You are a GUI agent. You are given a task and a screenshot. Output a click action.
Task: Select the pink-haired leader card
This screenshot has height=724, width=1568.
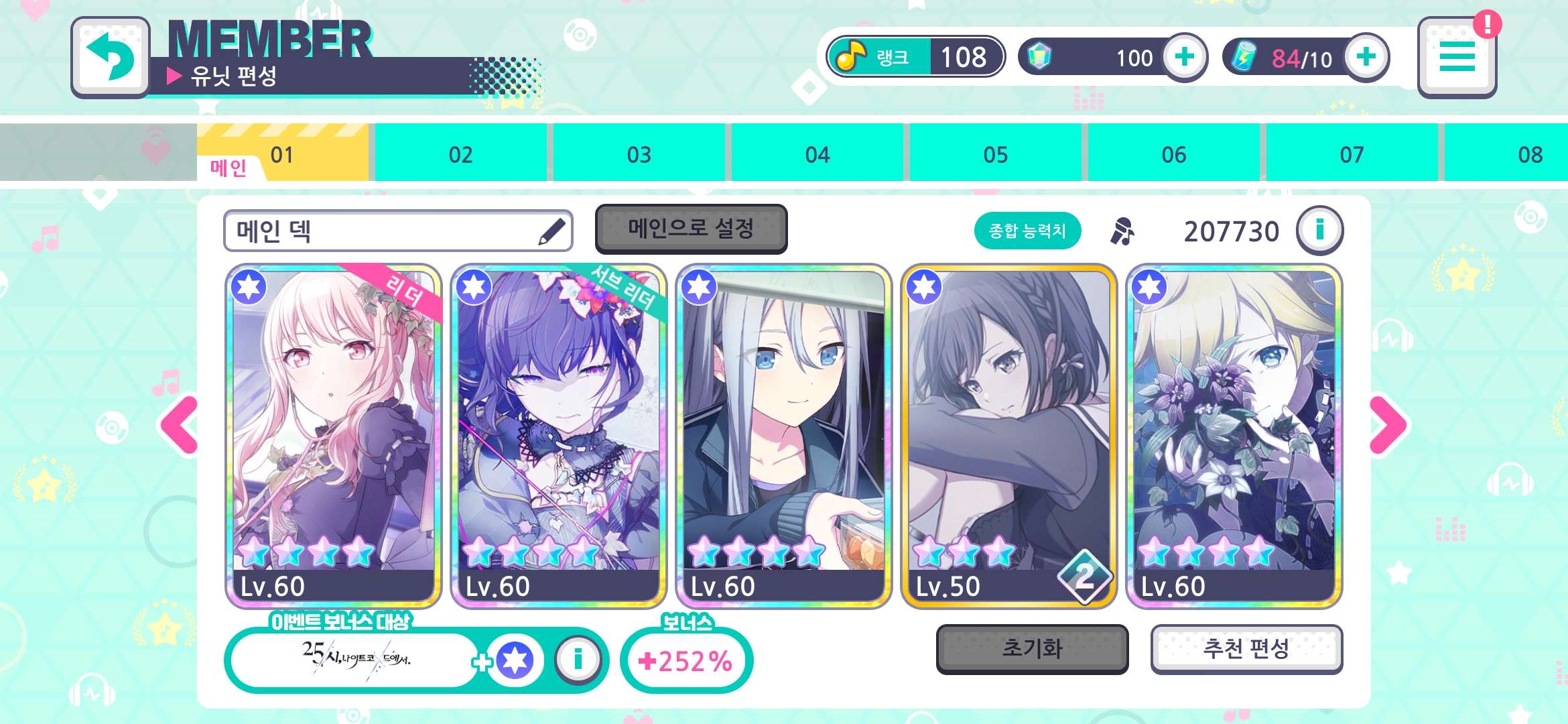point(333,436)
